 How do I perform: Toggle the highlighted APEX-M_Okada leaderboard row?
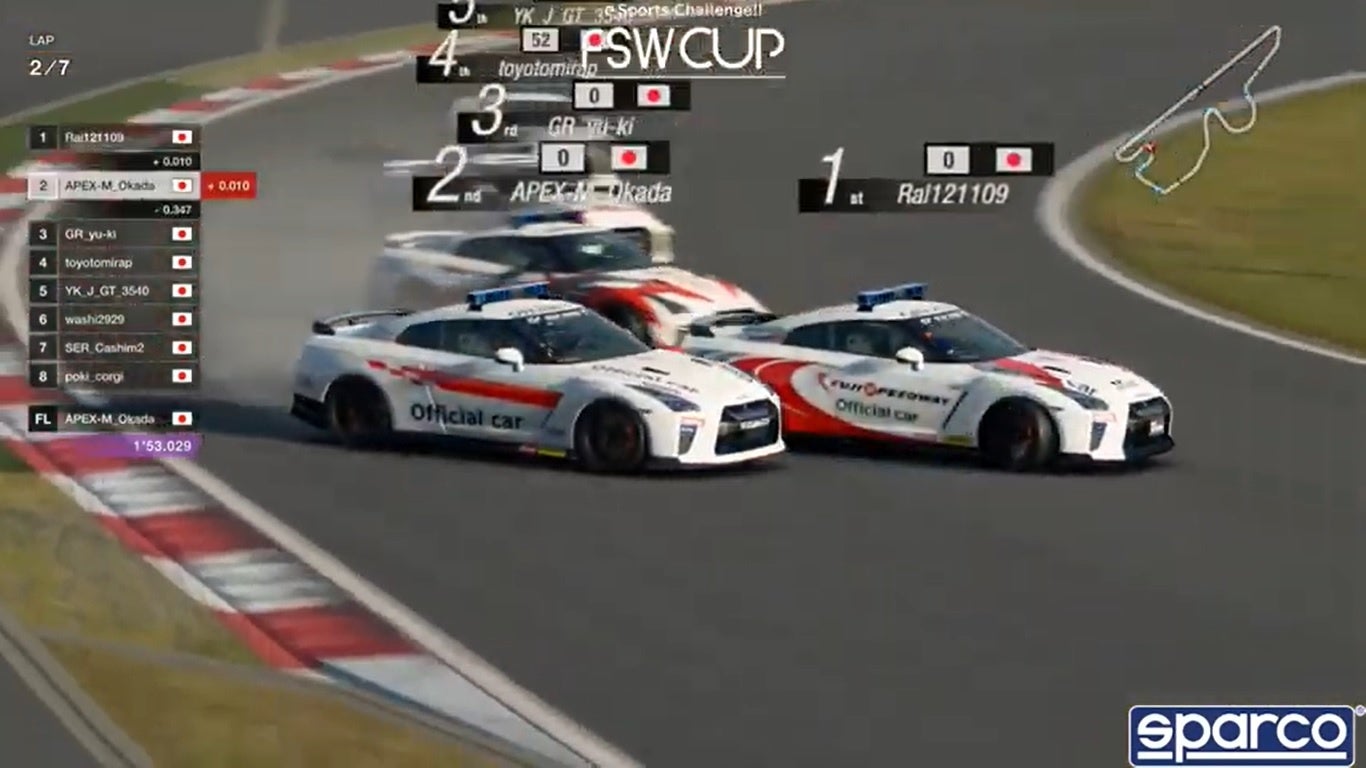tap(108, 185)
